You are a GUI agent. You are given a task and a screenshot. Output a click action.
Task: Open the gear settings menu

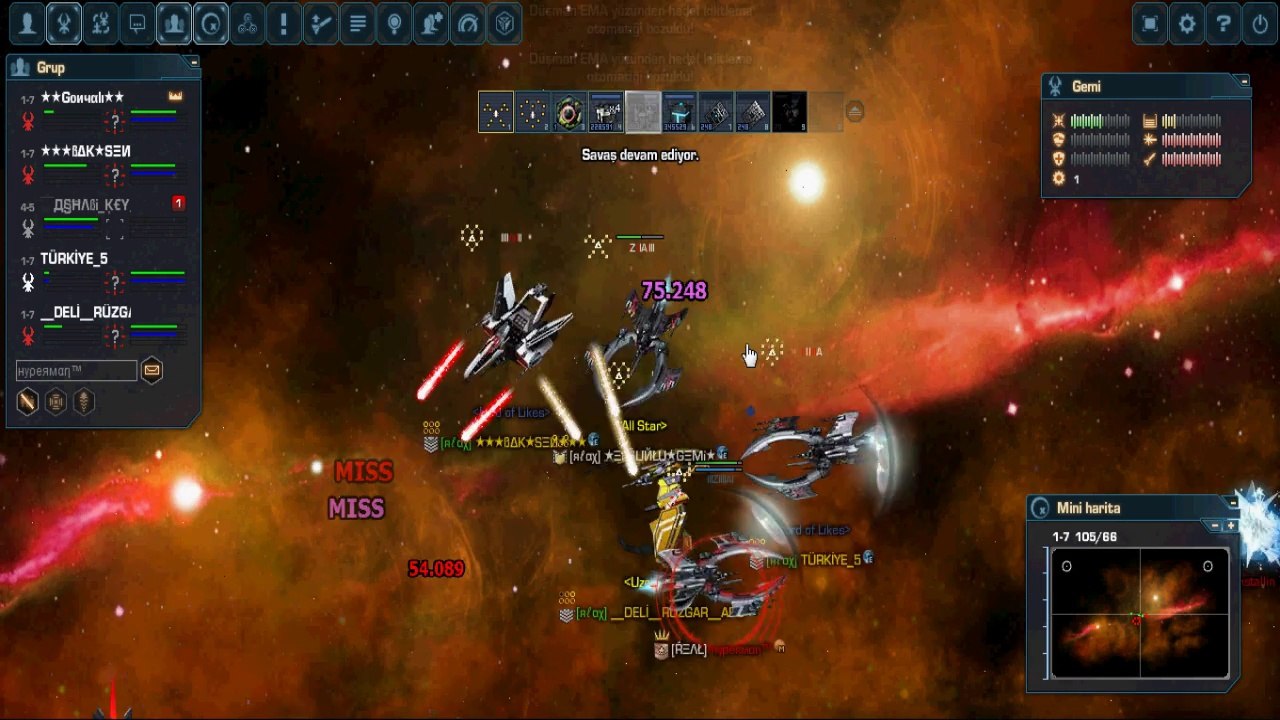click(x=1187, y=24)
